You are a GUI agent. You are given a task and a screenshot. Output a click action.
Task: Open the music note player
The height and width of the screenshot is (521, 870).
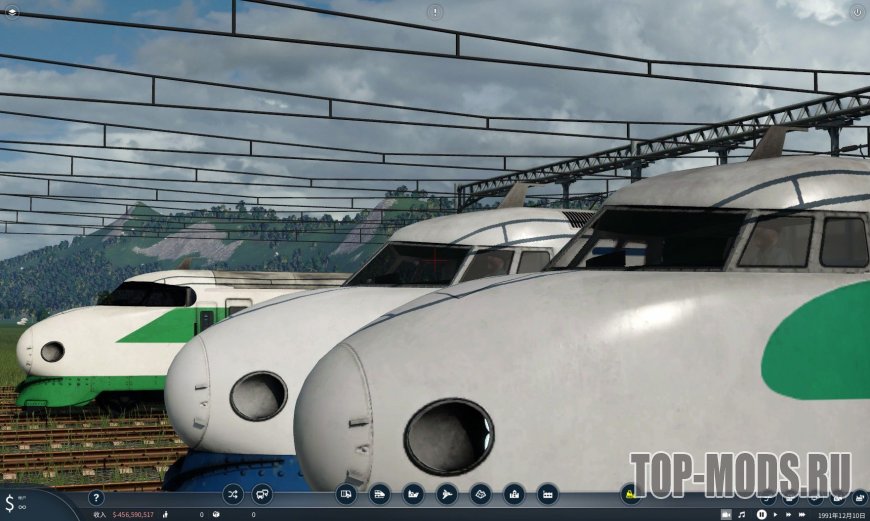(742, 514)
